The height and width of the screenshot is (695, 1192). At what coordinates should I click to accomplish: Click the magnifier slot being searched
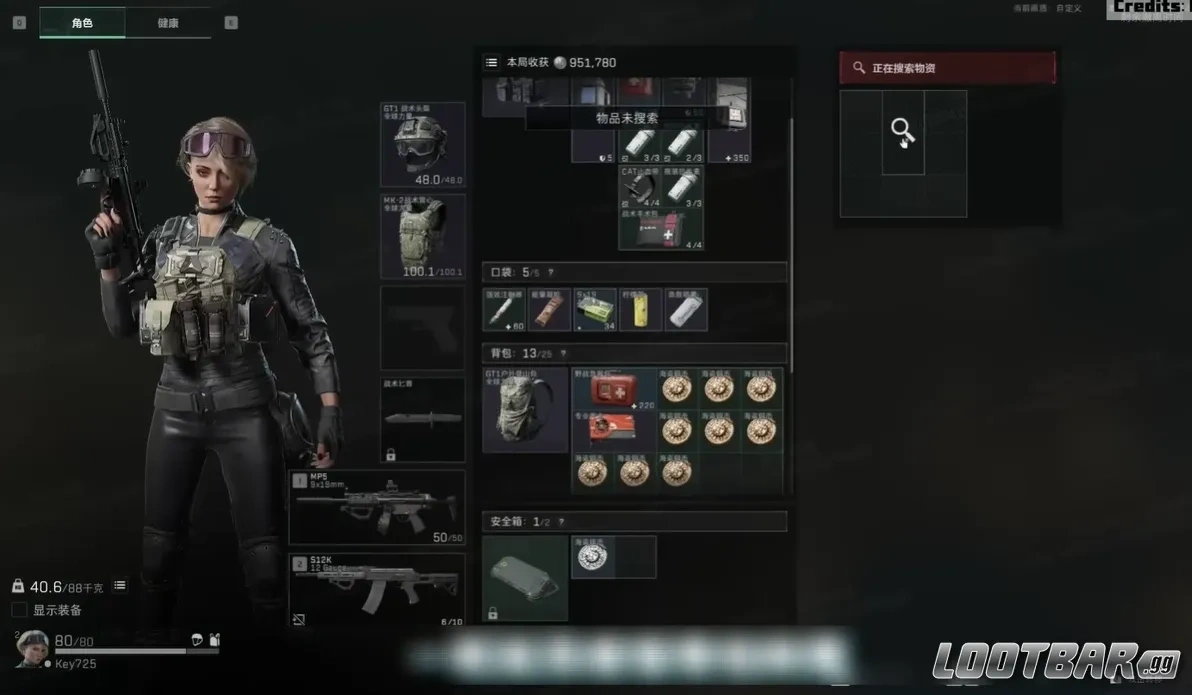click(903, 132)
